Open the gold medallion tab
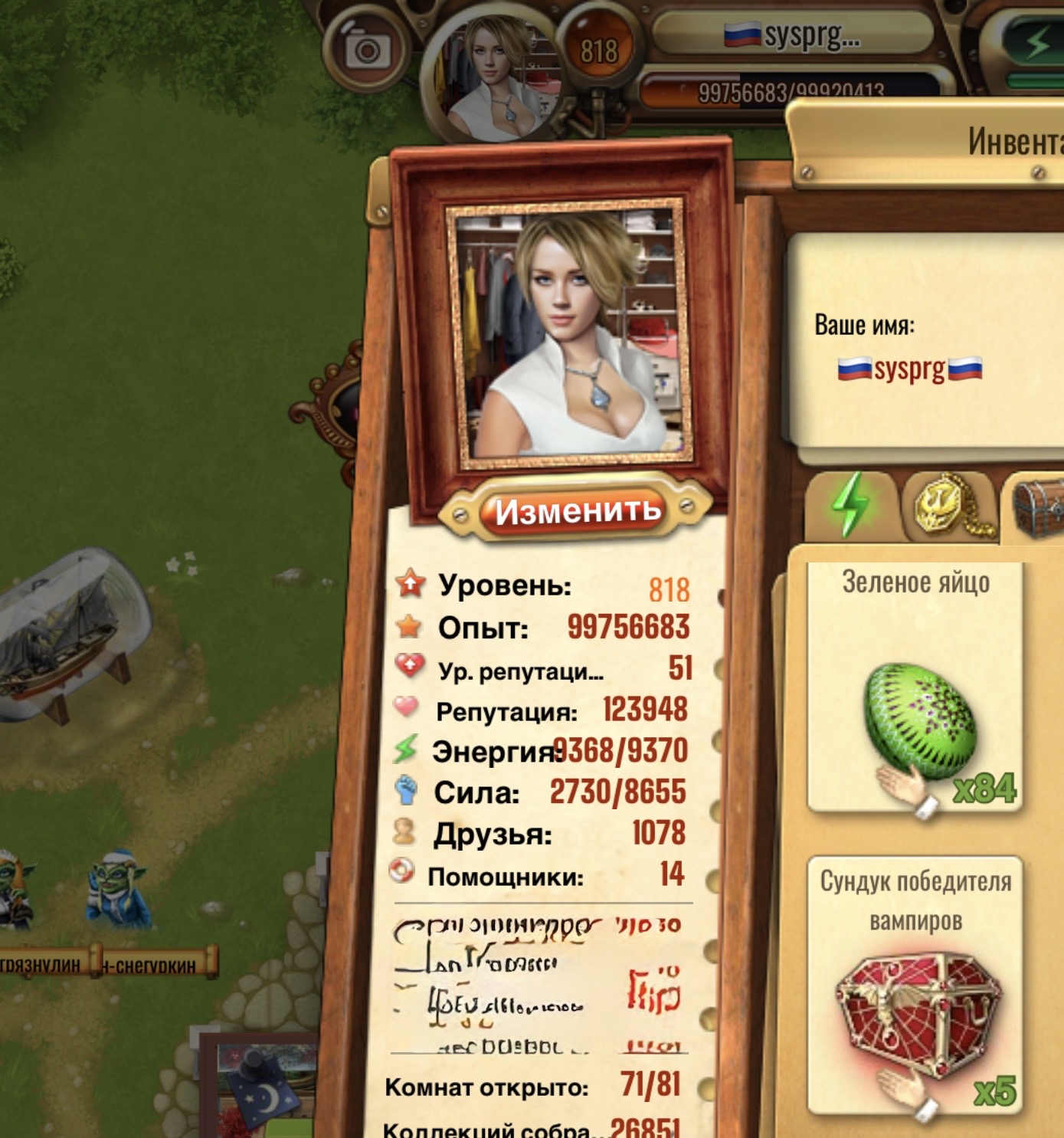Image resolution: width=1064 pixels, height=1138 pixels. [948, 505]
